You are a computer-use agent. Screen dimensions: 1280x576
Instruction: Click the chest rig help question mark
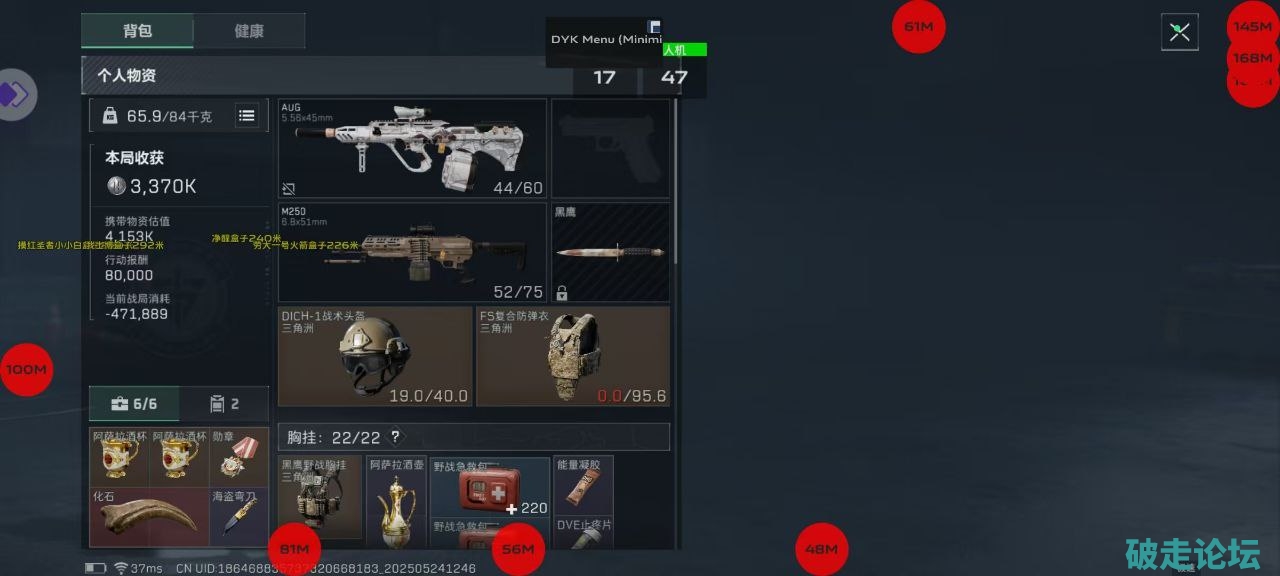point(395,437)
